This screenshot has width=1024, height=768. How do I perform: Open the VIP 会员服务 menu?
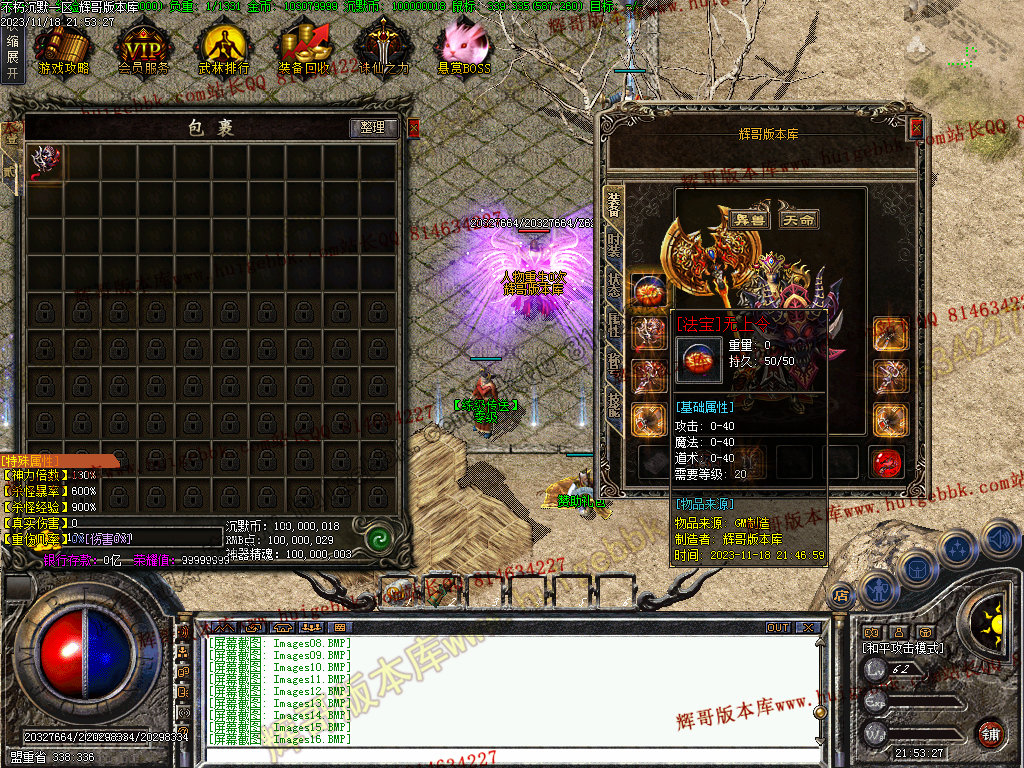143,48
